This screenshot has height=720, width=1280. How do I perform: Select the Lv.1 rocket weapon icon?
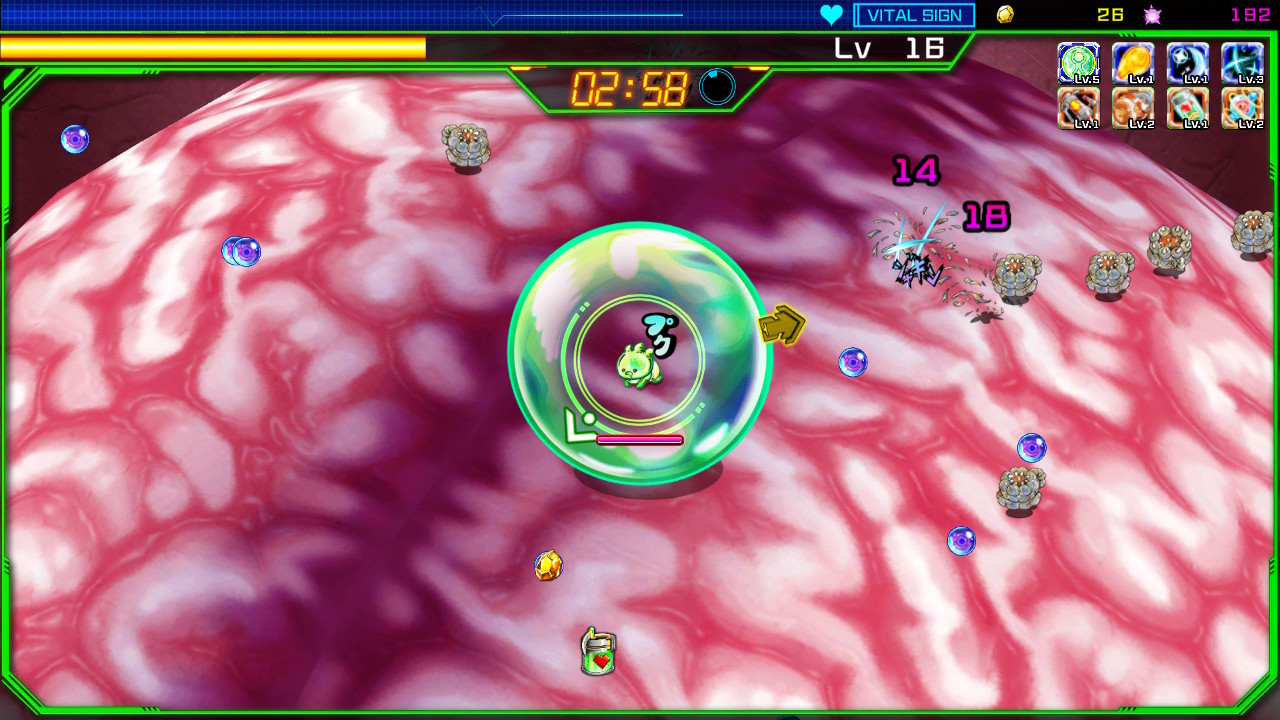(1079, 107)
